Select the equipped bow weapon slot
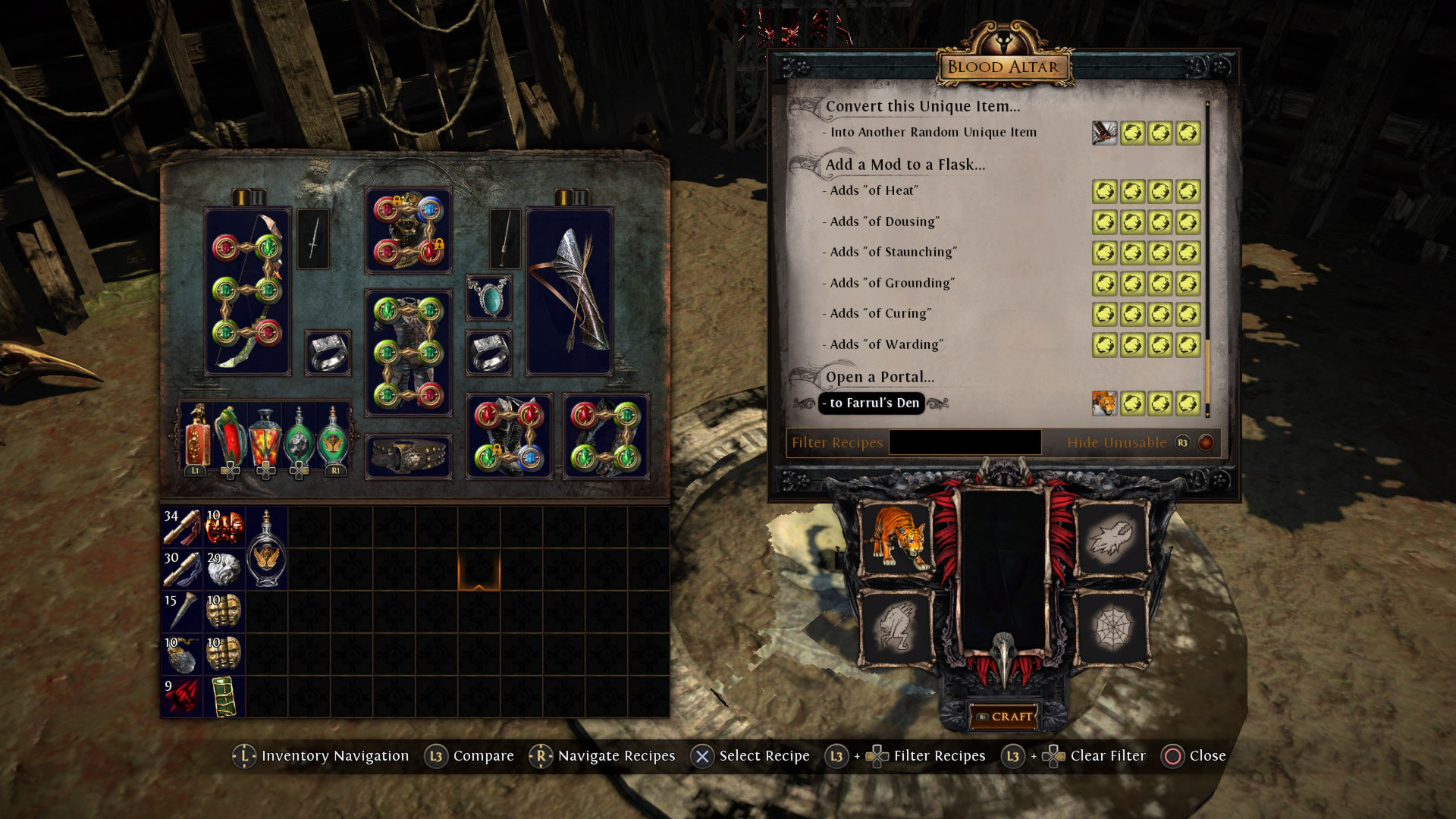This screenshot has height=819, width=1456. click(247, 291)
